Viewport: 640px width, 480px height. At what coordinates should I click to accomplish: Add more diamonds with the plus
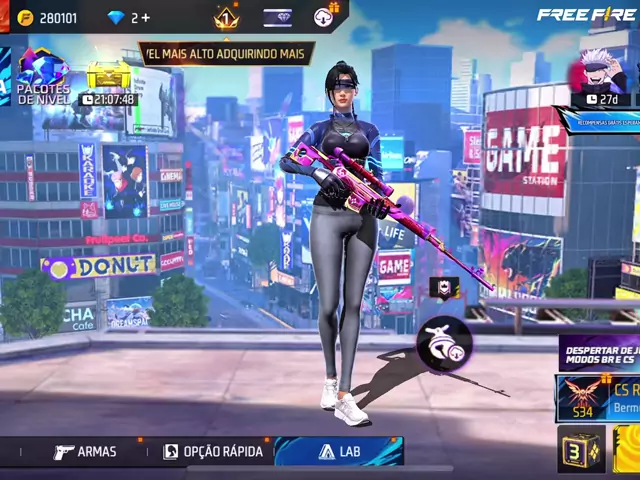(146, 17)
